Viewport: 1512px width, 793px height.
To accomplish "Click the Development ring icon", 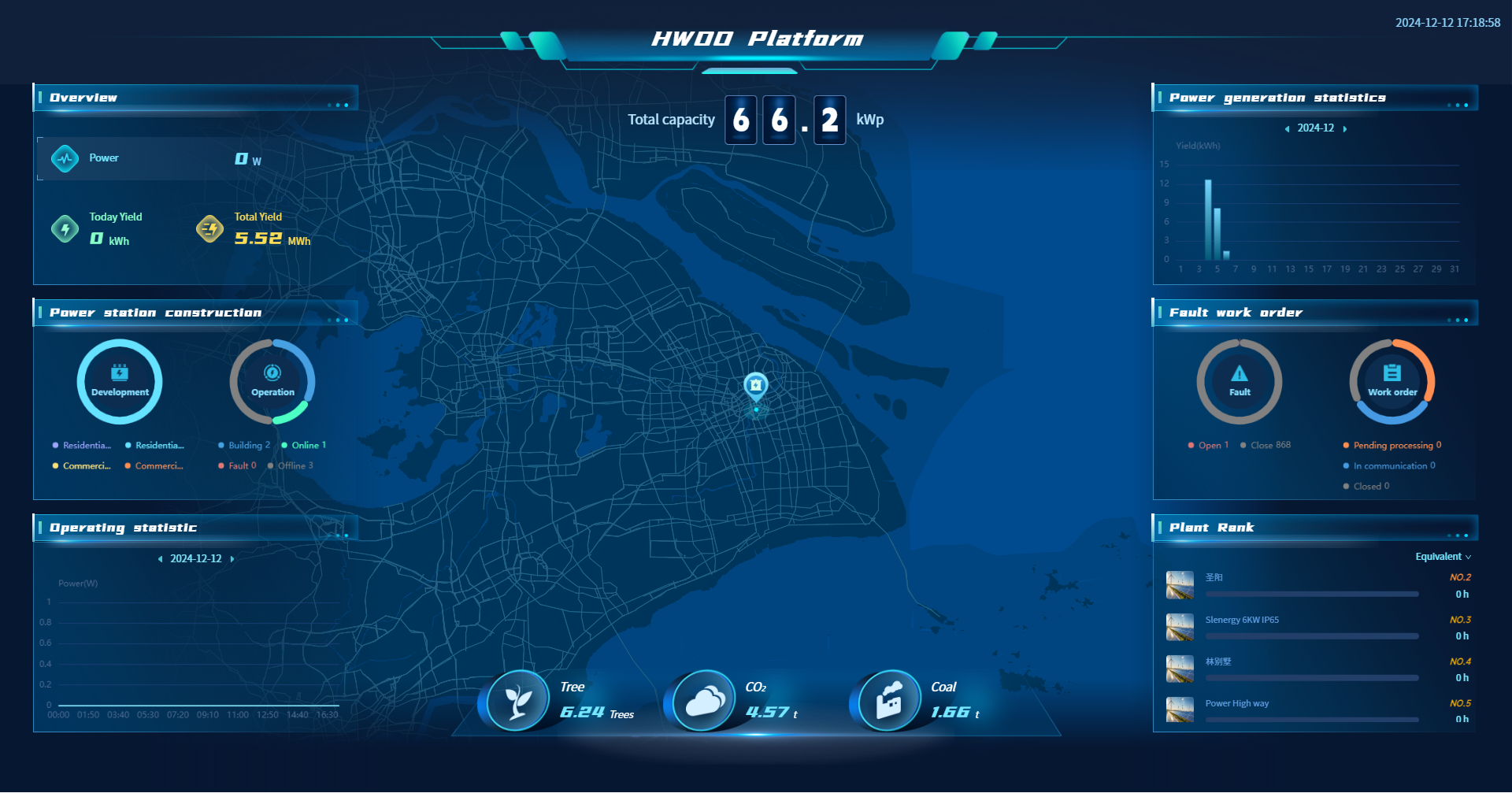I will coord(120,381).
